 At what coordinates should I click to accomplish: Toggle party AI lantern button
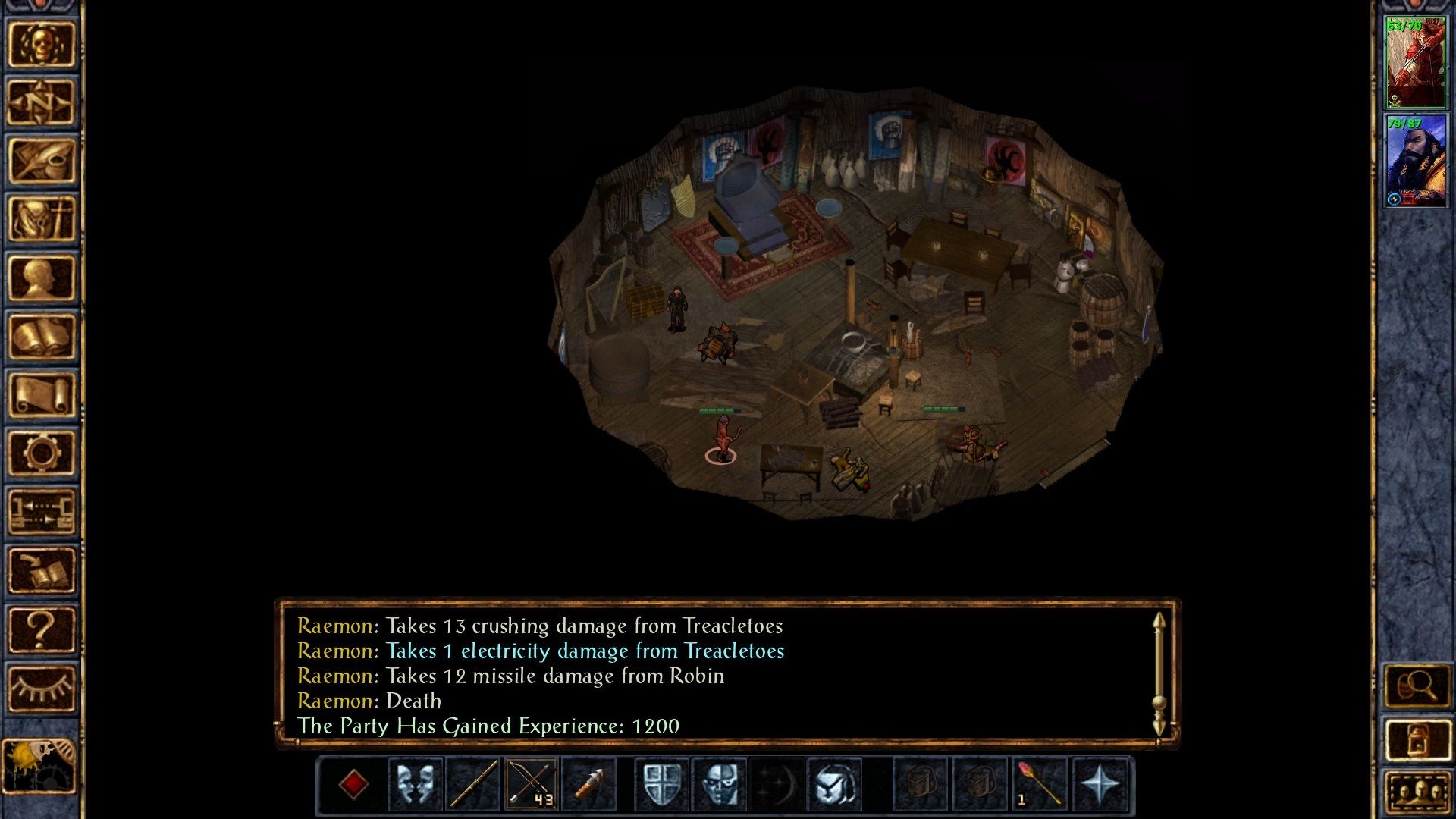(x=1417, y=740)
